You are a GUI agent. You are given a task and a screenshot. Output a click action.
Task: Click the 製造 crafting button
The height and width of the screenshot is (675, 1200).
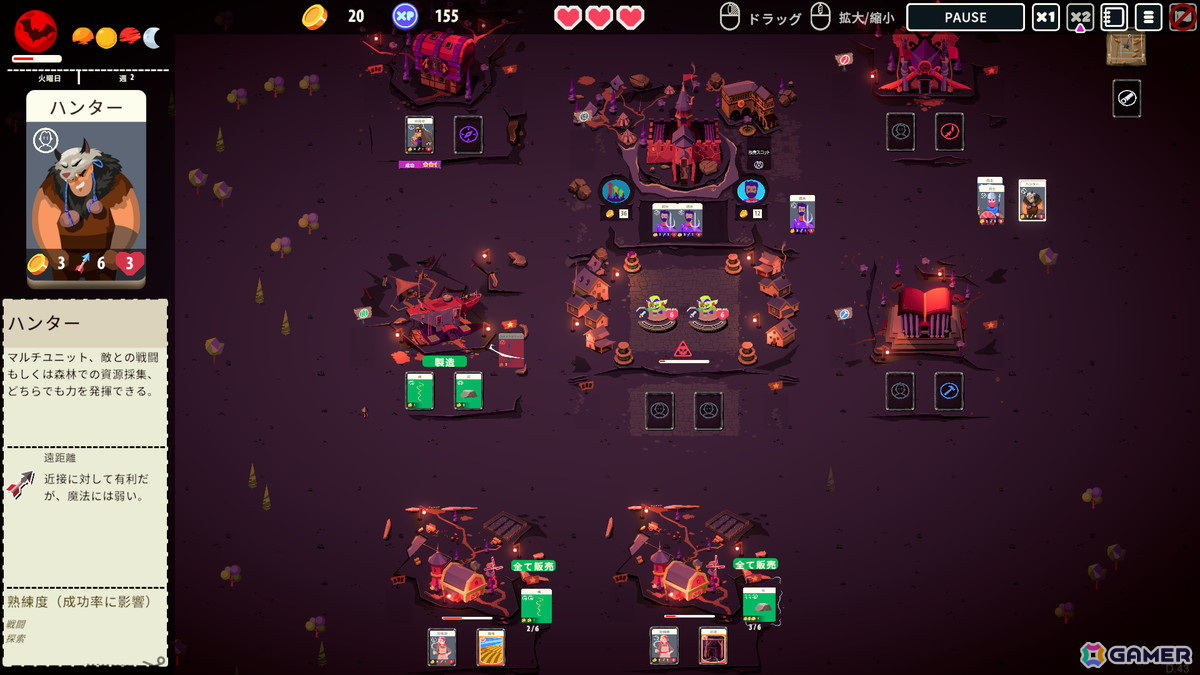click(x=444, y=361)
